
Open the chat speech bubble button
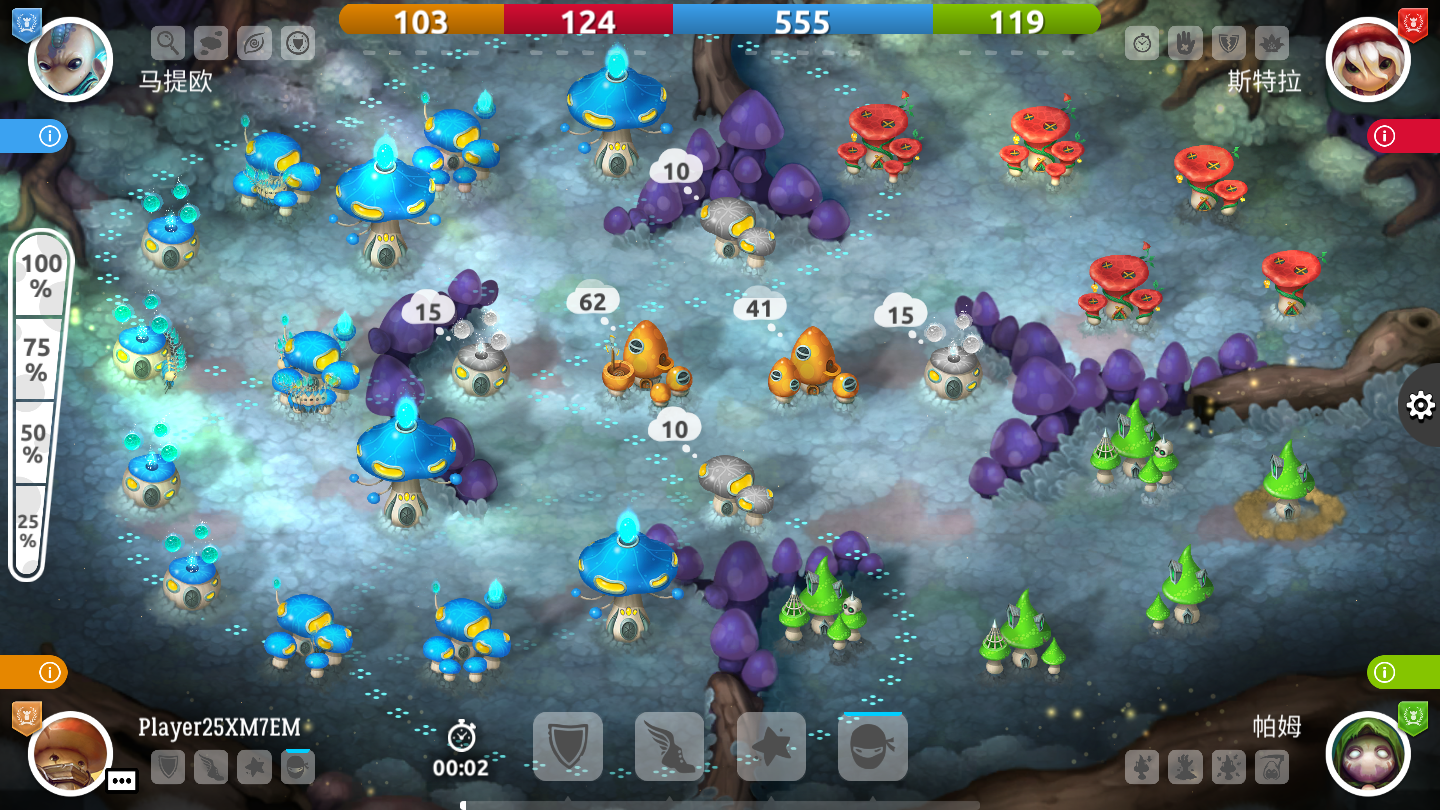coord(122,780)
